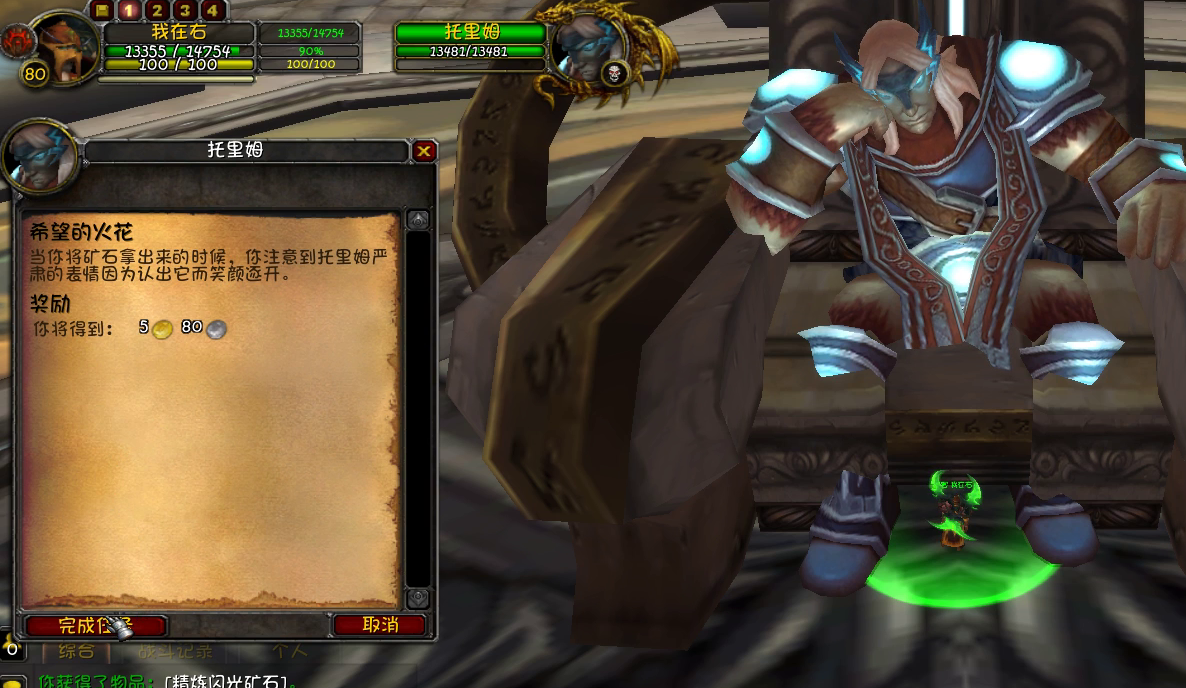The width and height of the screenshot is (1186, 688).
Task: Open the 战斗记录 combat log tab
Action: coord(176,652)
